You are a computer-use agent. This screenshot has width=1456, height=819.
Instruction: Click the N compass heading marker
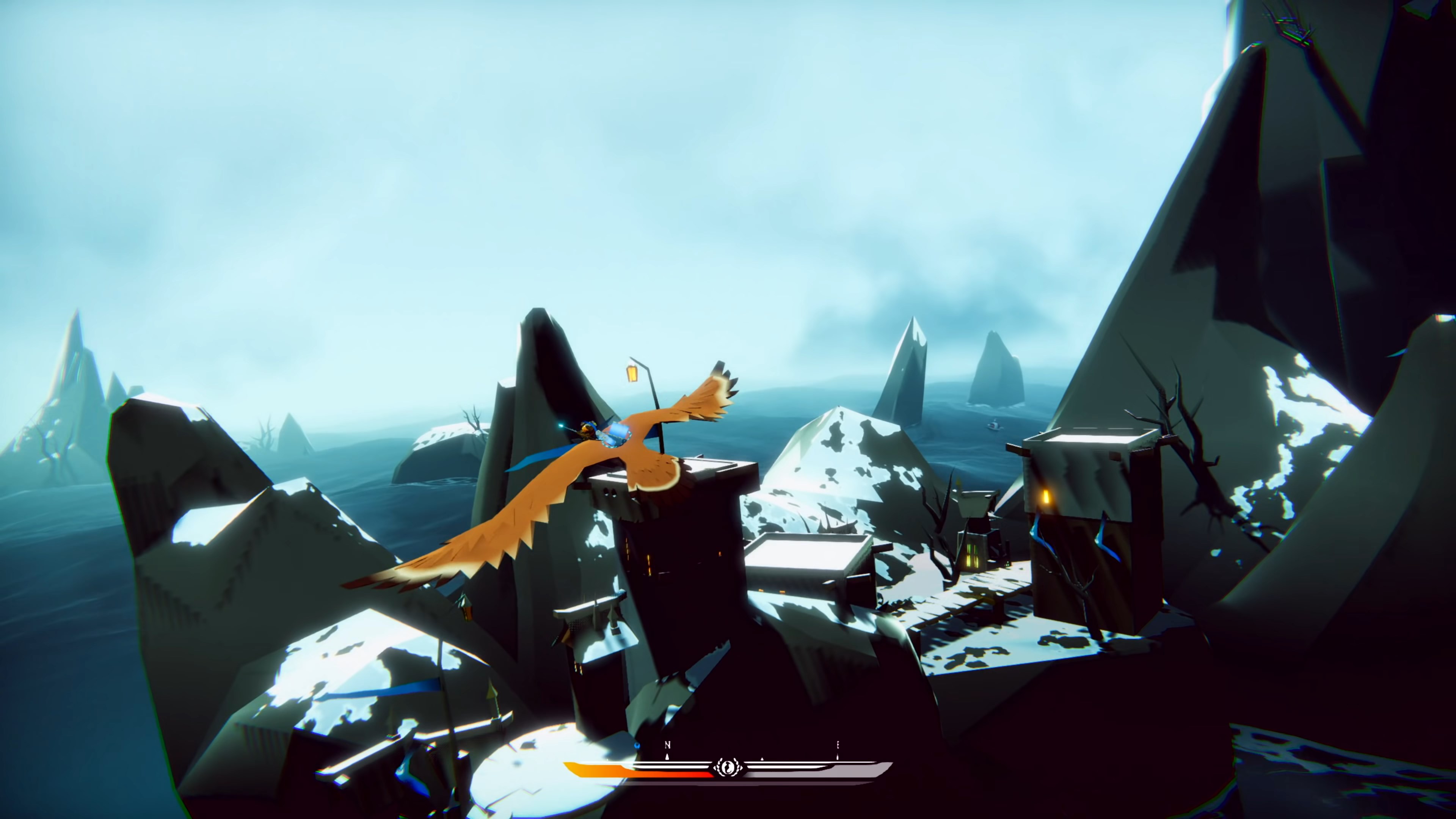pos(667,744)
